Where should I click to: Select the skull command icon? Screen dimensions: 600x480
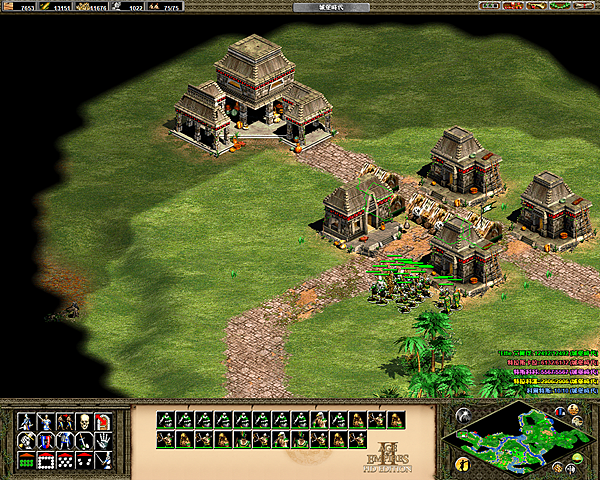pyautogui.click(x=84, y=421)
